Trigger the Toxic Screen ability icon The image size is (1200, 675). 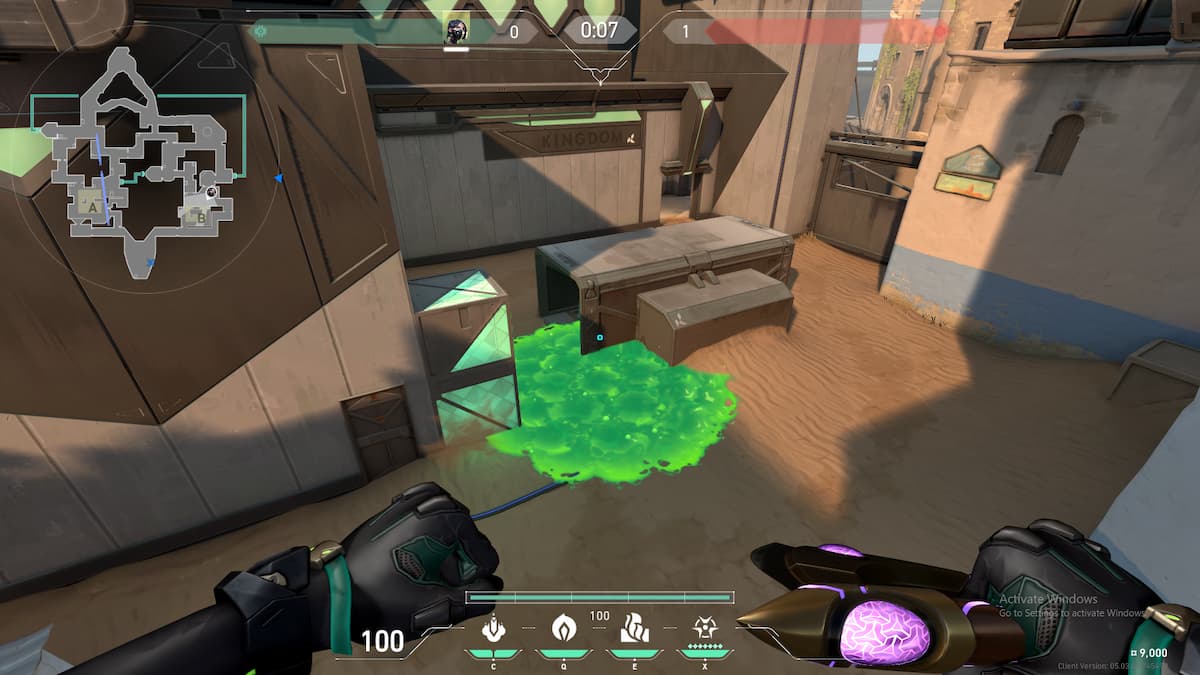click(x=635, y=629)
